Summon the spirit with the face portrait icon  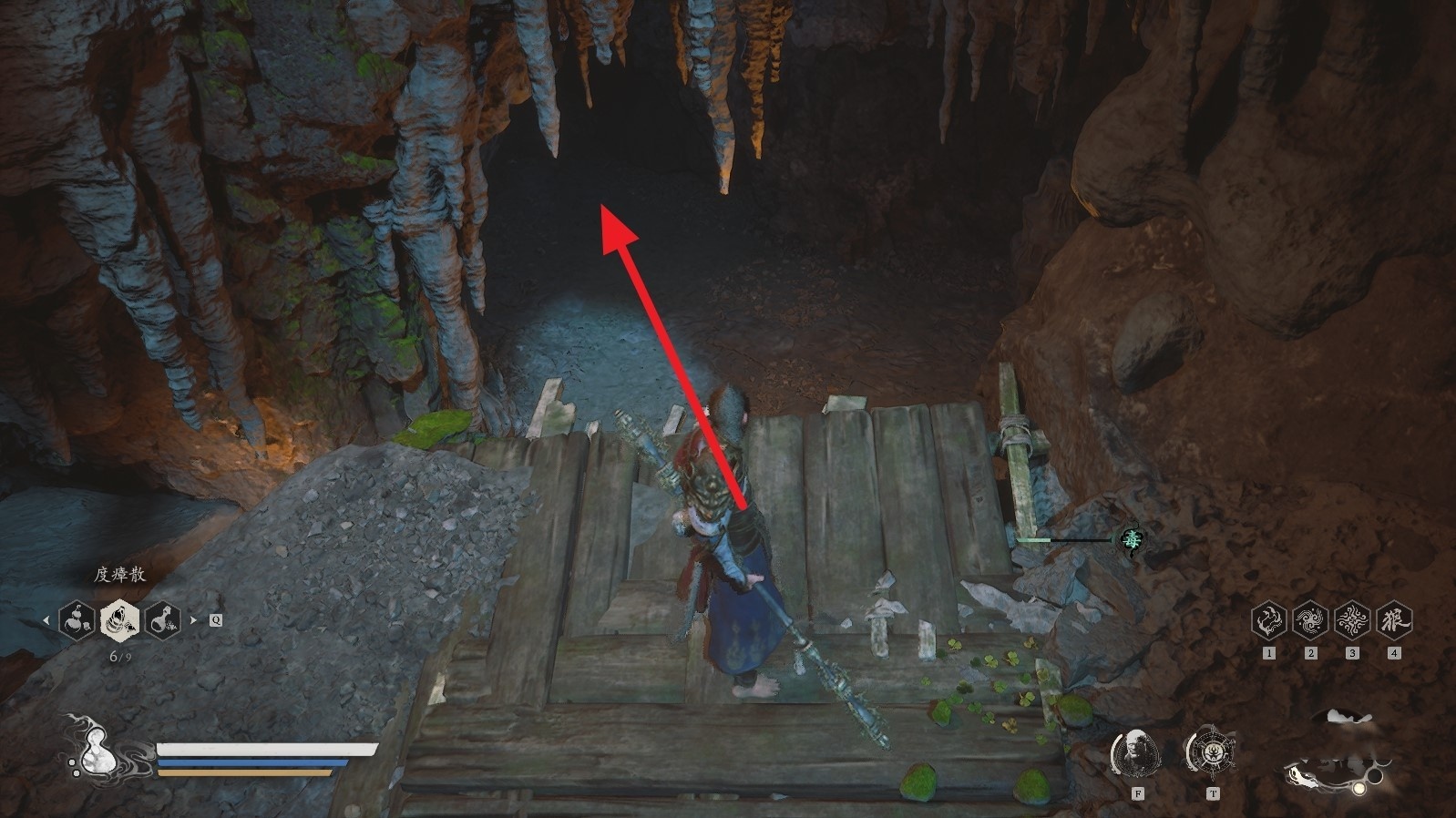[1135, 752]
